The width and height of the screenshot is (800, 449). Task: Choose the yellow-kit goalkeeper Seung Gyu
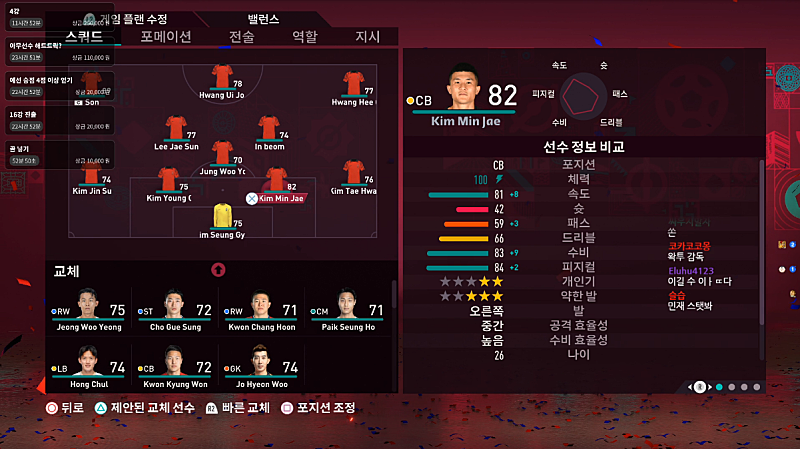pos(222,218)
